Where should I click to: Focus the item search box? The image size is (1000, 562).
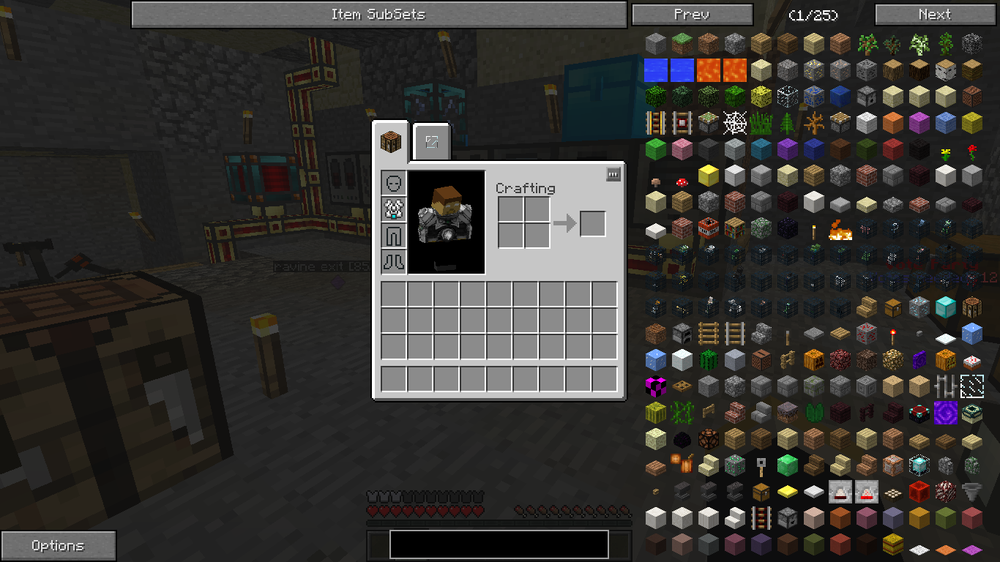click(498, 544)
